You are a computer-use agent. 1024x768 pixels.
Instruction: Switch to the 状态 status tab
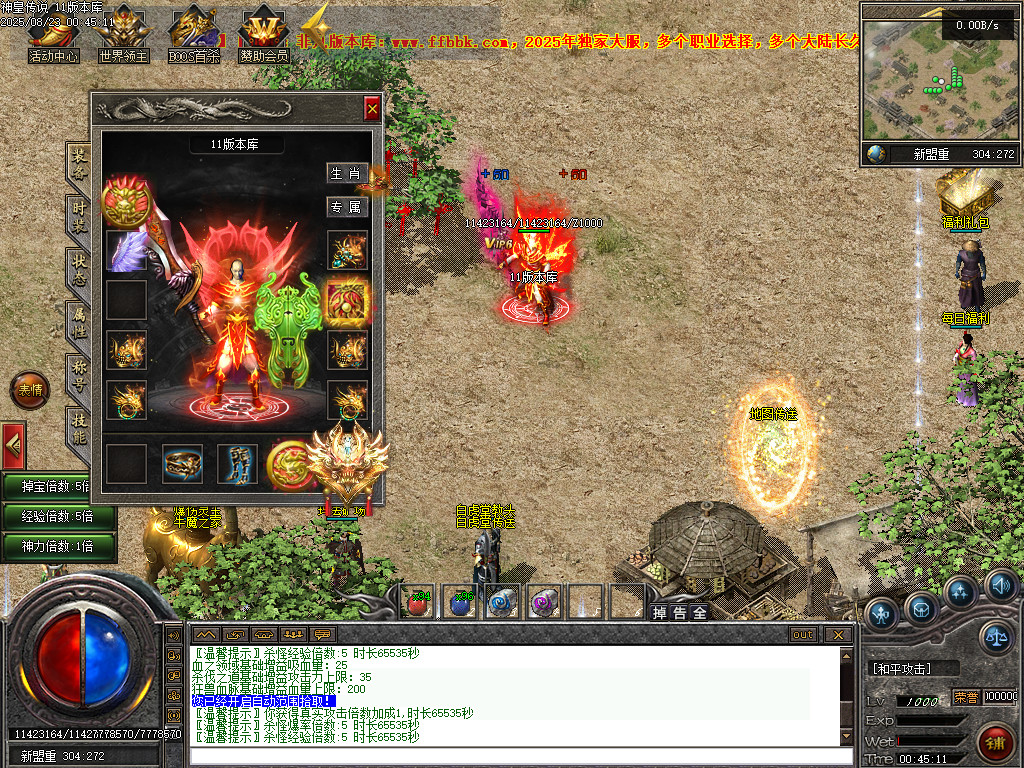[79, 269]
